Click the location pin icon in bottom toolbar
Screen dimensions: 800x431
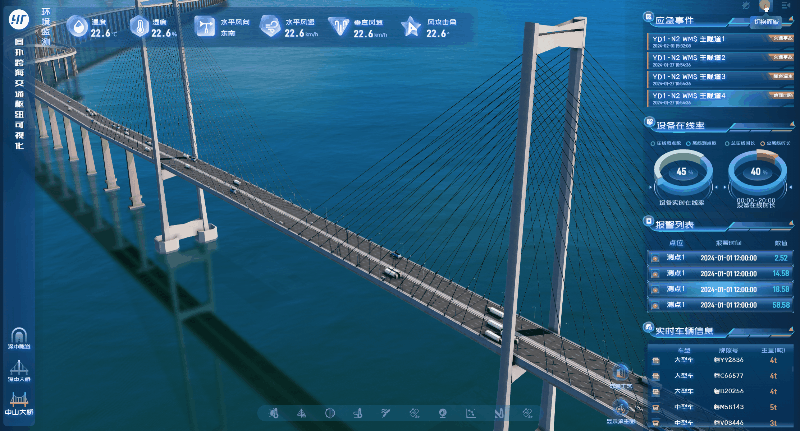point(442,413)
